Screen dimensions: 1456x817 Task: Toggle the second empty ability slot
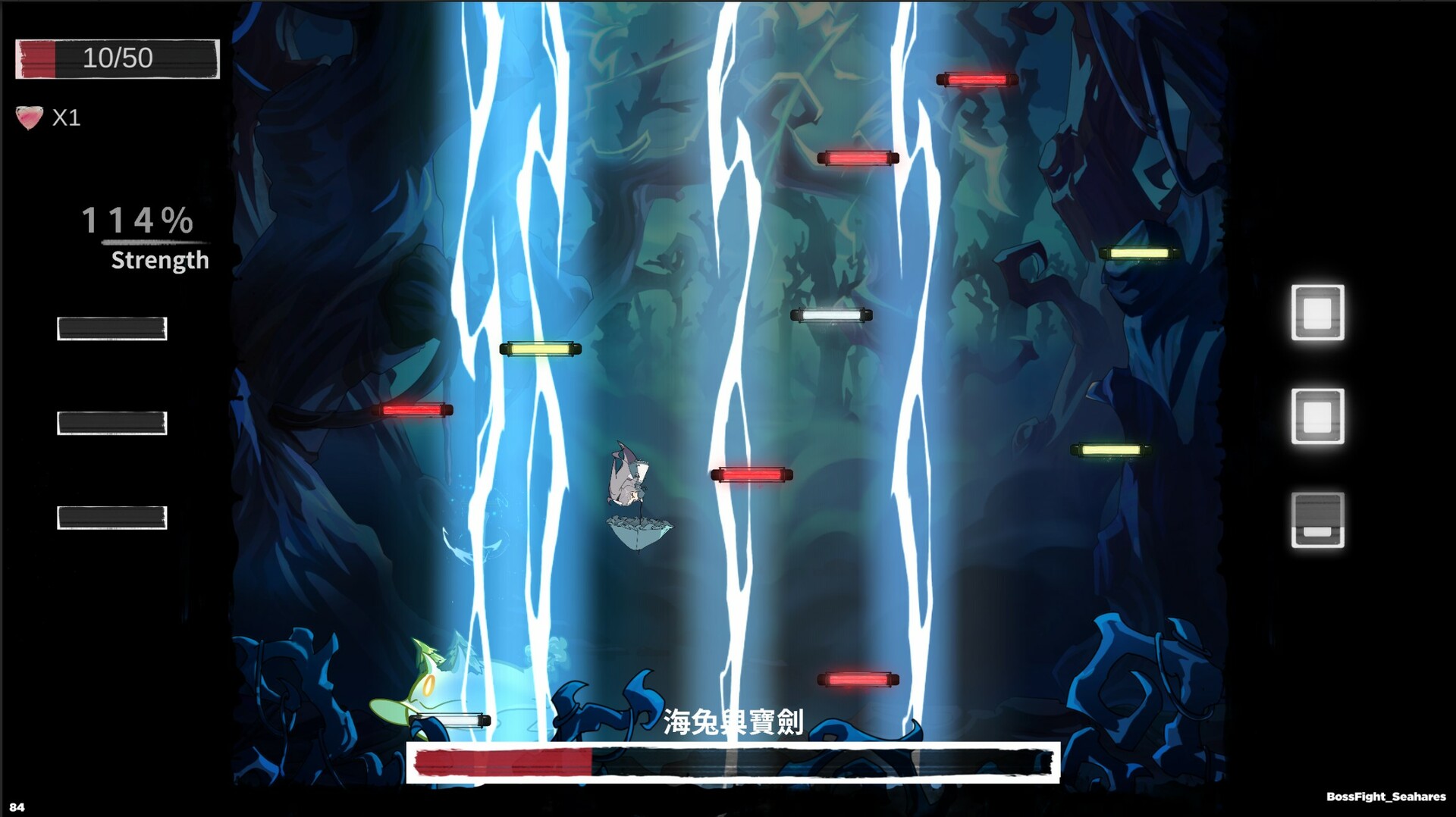click(x=112, y=420)
